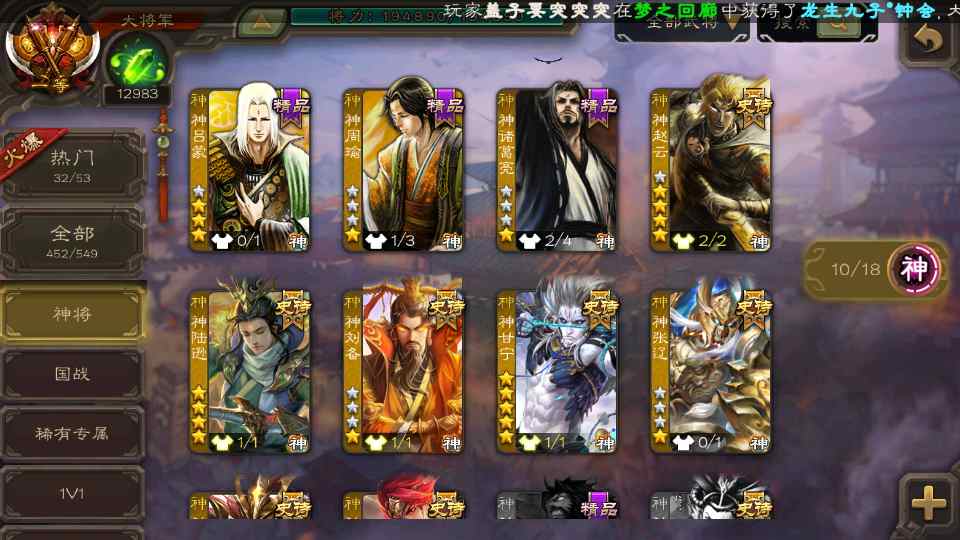Open the 热门 (Popular) category tab
The height and width of the screenshot is (540, 960).
pos(72,165)
